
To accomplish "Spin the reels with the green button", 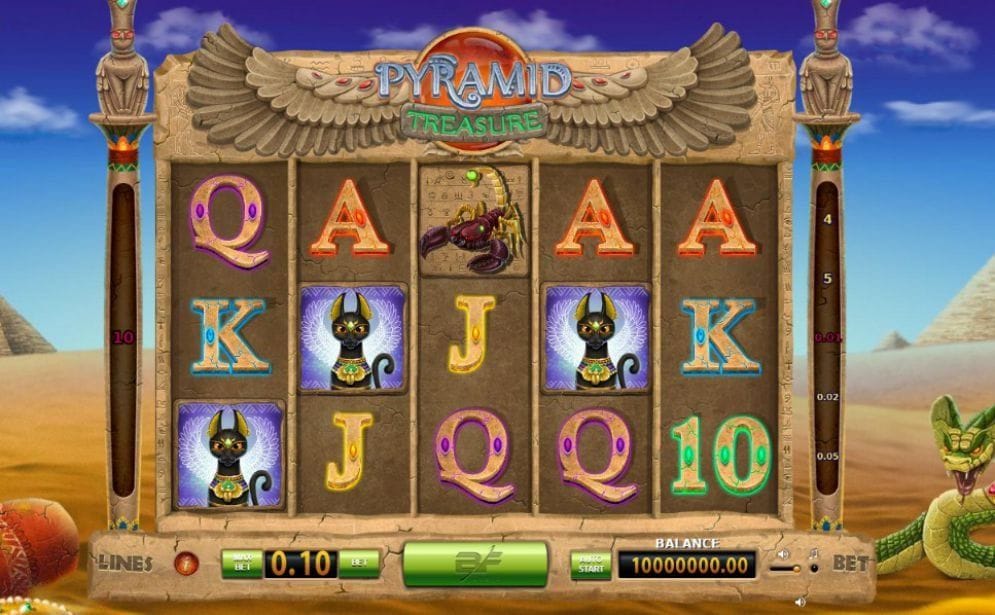I will [475, 564].
